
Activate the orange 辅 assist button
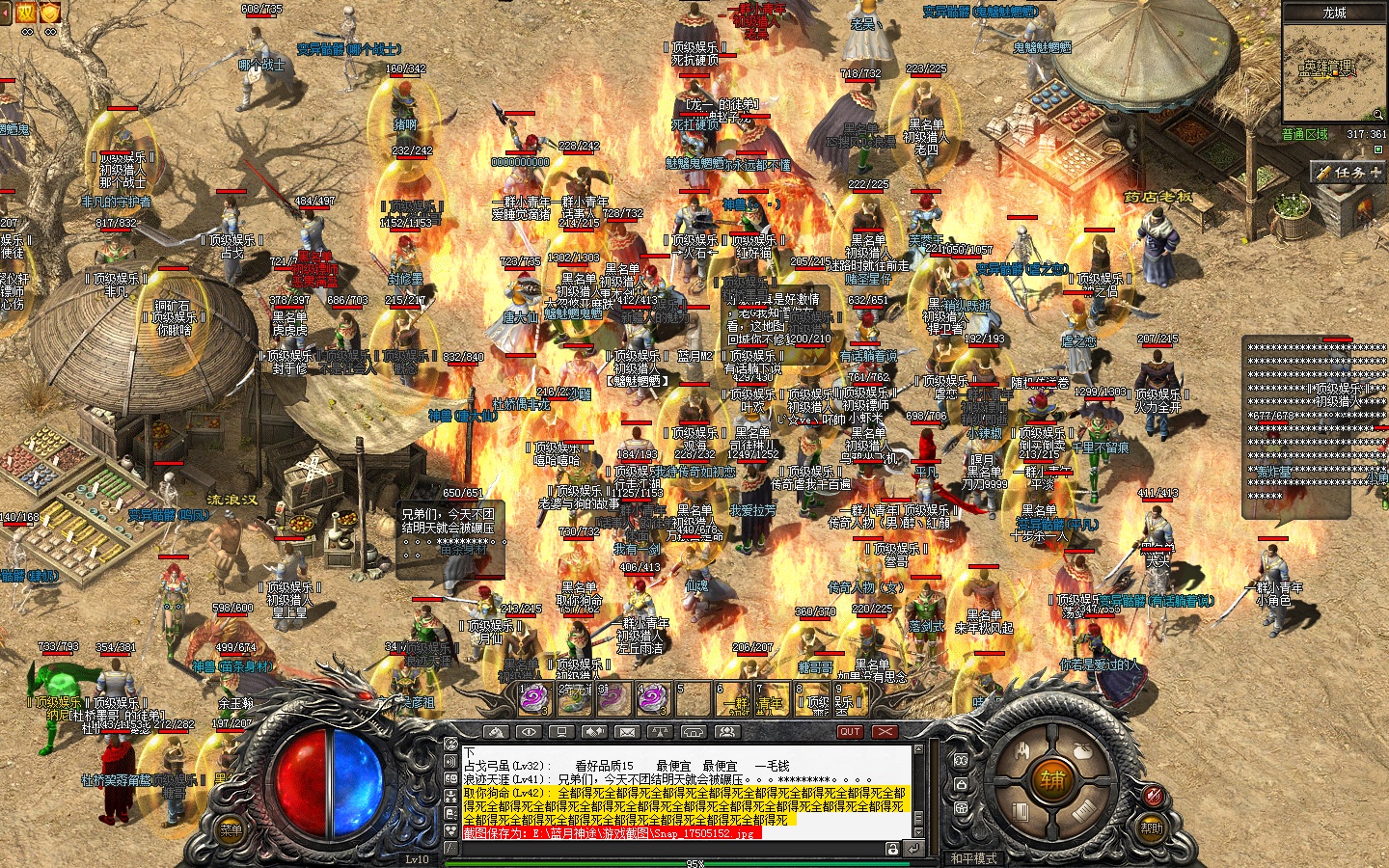point(1052,779)
